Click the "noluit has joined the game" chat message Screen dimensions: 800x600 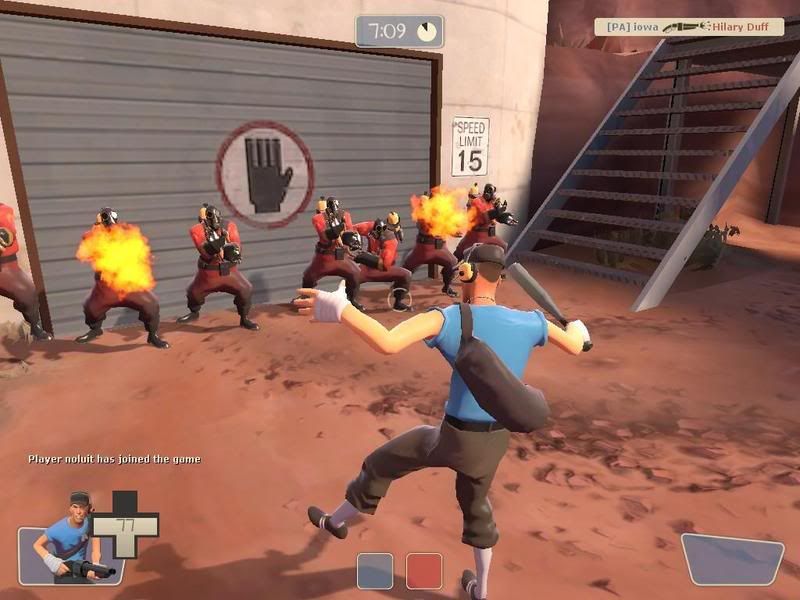(114, 459)
